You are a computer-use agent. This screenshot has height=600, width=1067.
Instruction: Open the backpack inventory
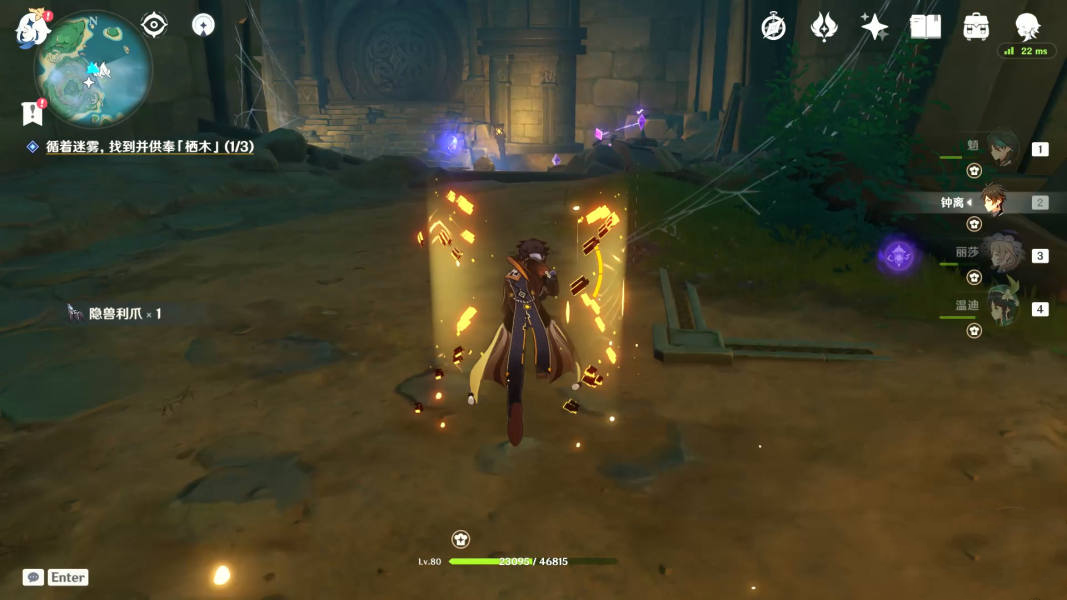pyautogui.click(x=976, y=27)
